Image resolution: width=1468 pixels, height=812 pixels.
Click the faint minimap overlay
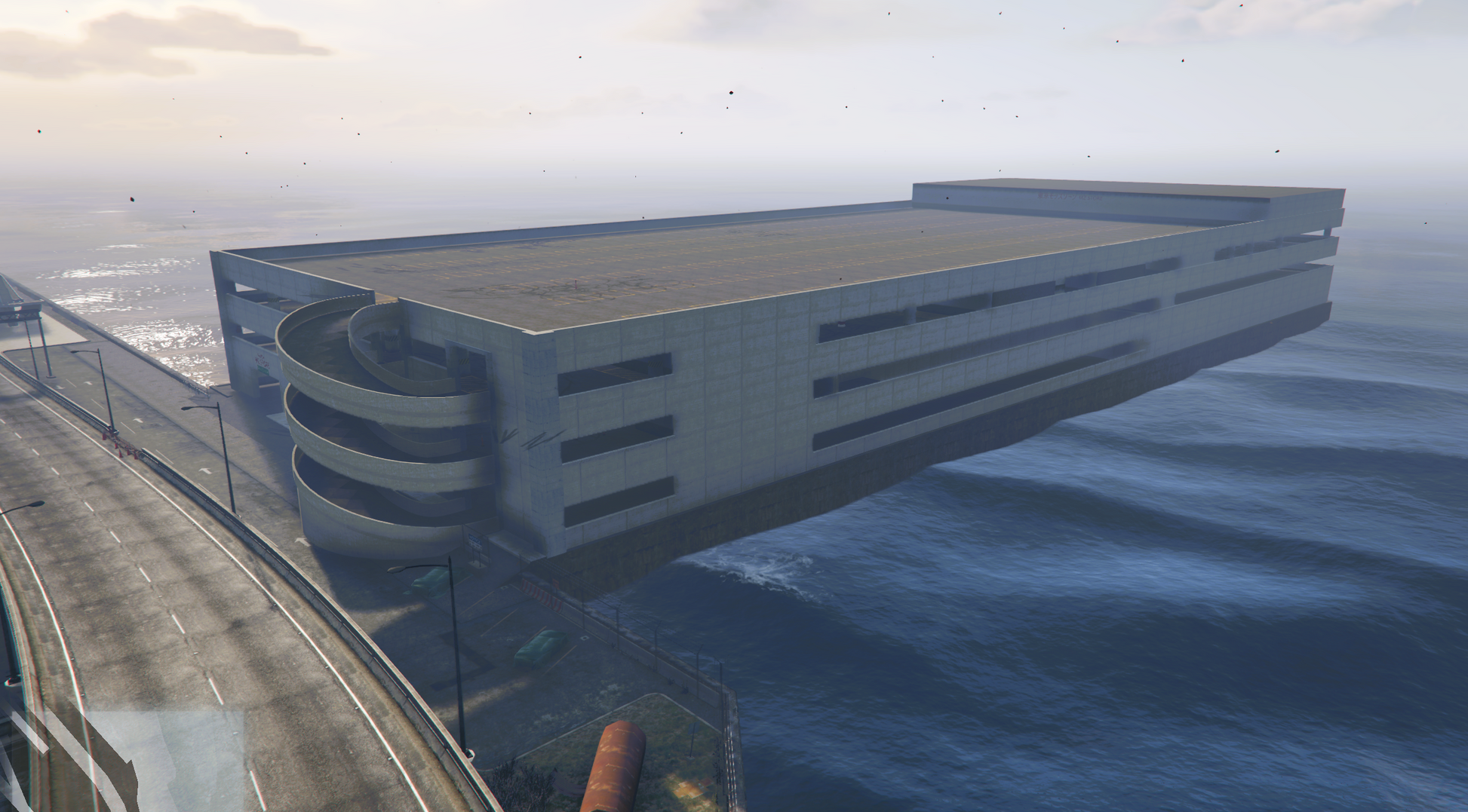coord(124,760)
